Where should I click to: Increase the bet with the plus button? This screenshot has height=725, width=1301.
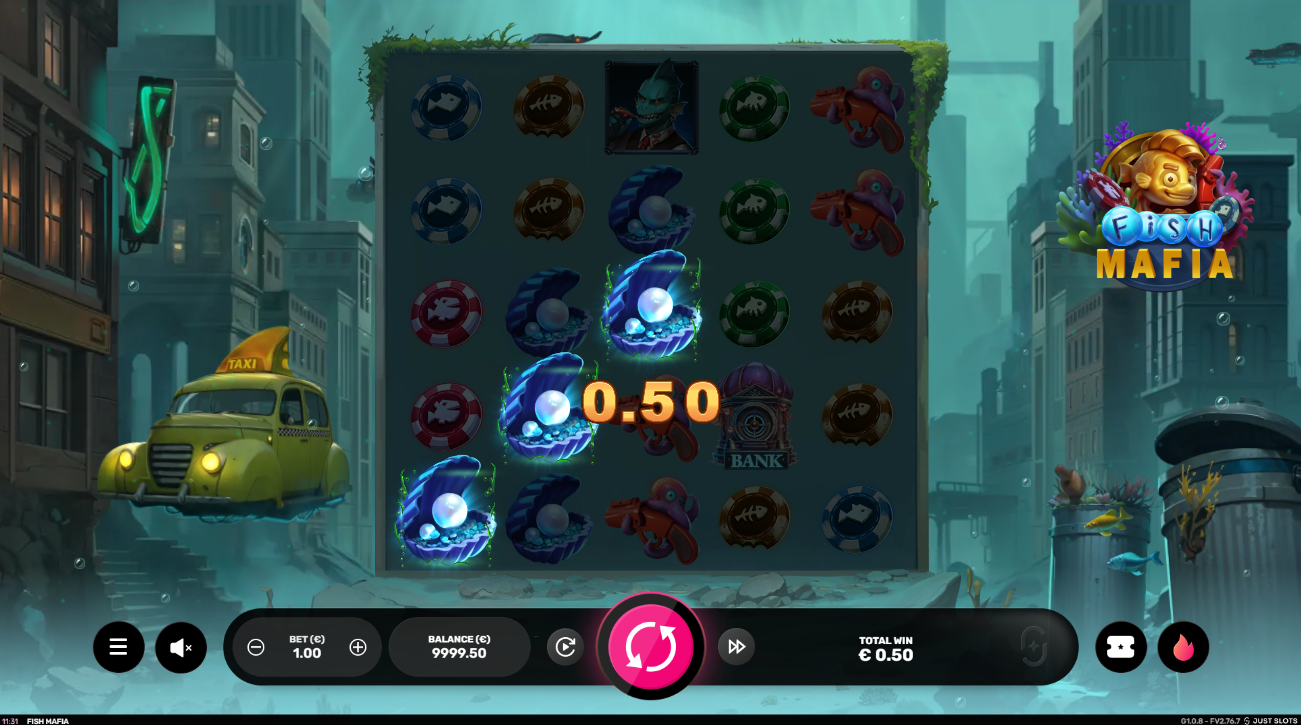tap(358, 647)
